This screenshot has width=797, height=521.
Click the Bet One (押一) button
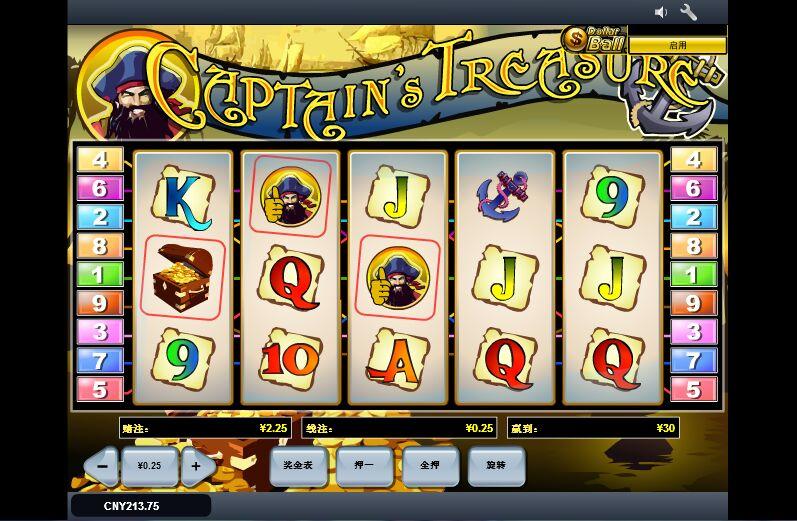tap(364, 466)
